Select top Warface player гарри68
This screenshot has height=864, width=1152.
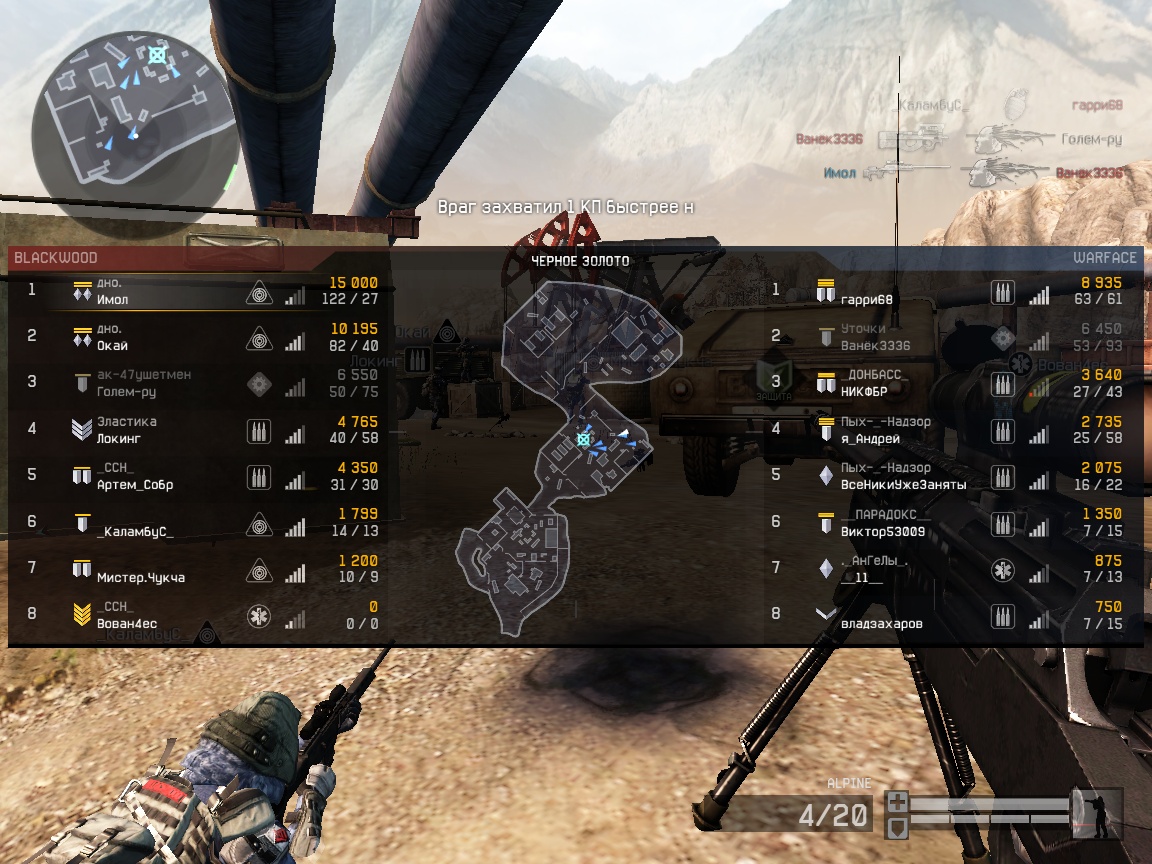point(866,299)
